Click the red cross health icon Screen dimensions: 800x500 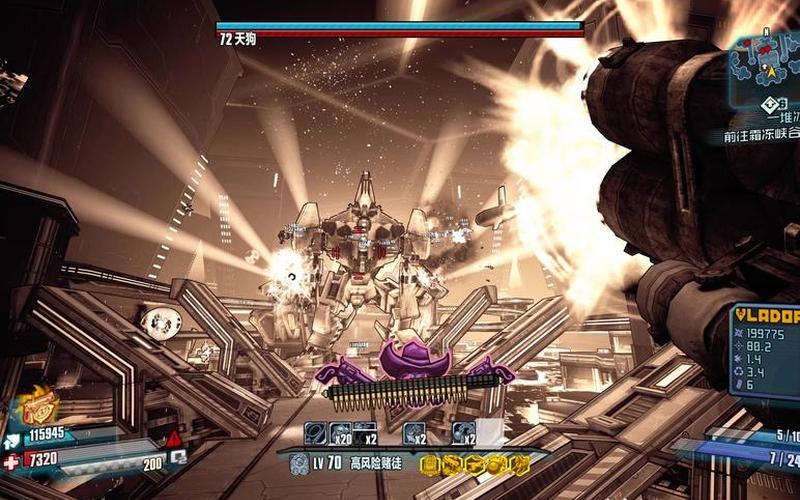point(11,461)
